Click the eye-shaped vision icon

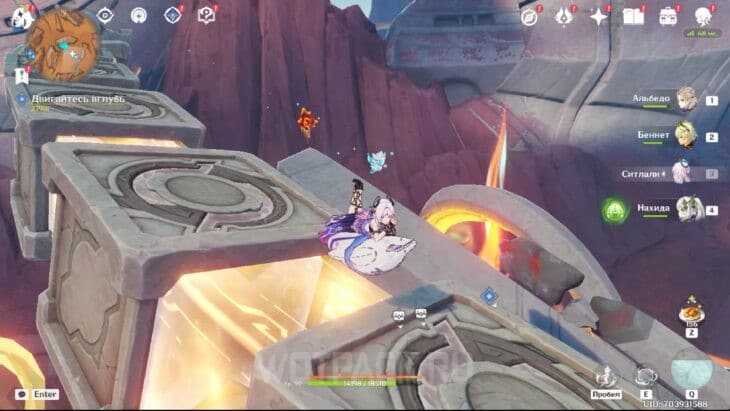point(106,15)
